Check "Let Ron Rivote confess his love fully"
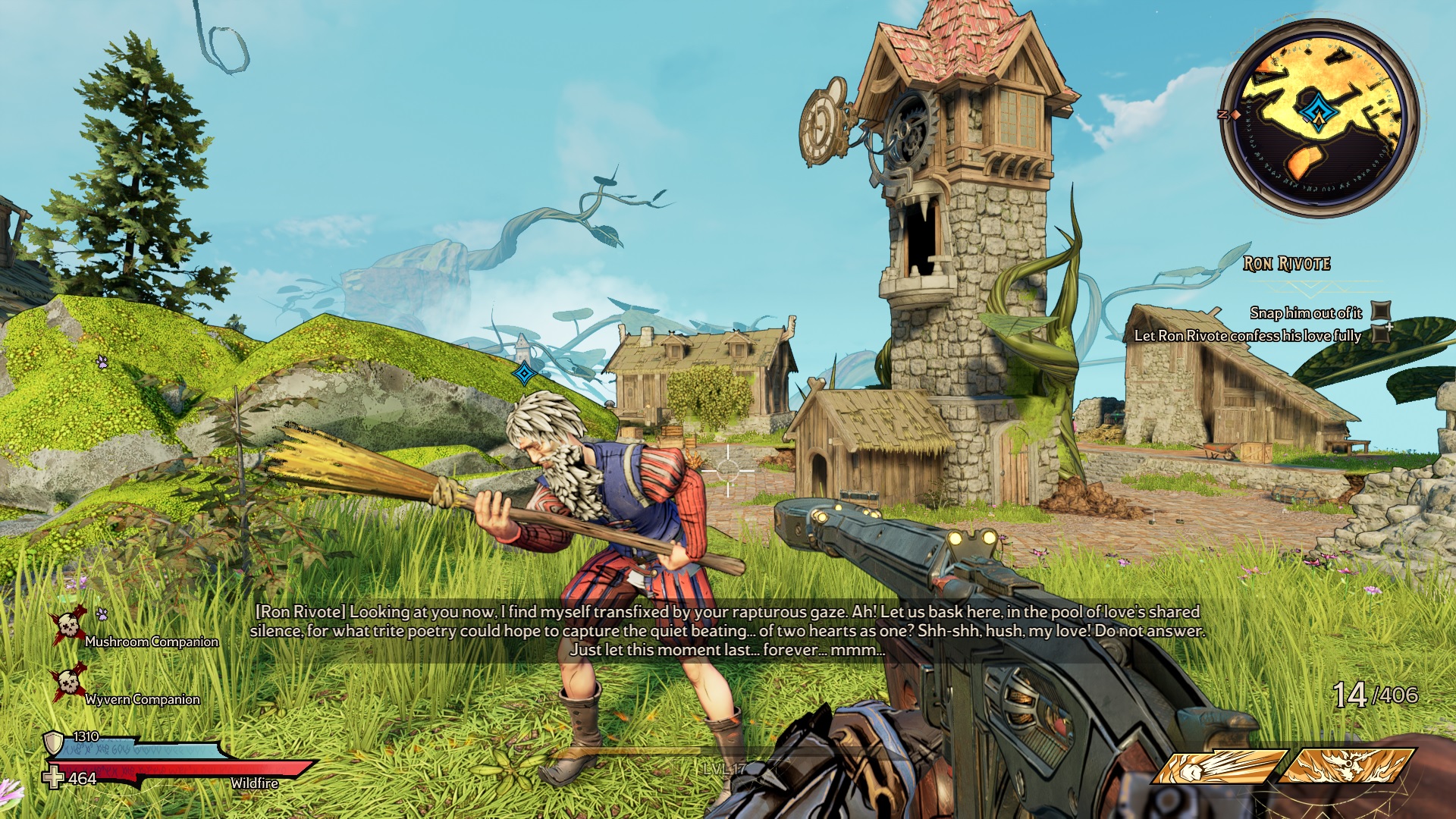The width and height of the screenshot is (1456, 819). pos(1382,334)
